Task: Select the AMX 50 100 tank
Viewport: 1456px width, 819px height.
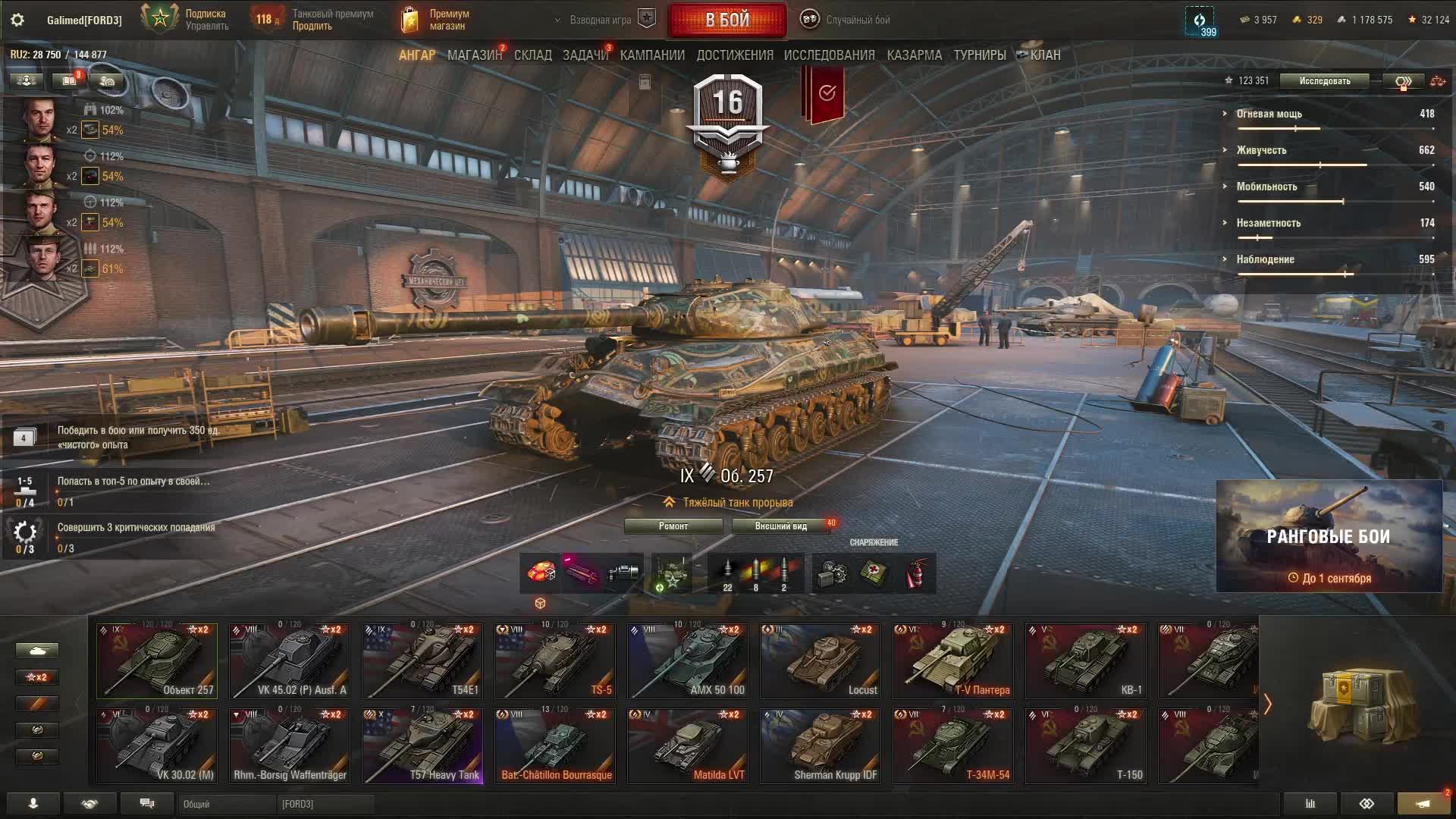Action: [688, 661]
